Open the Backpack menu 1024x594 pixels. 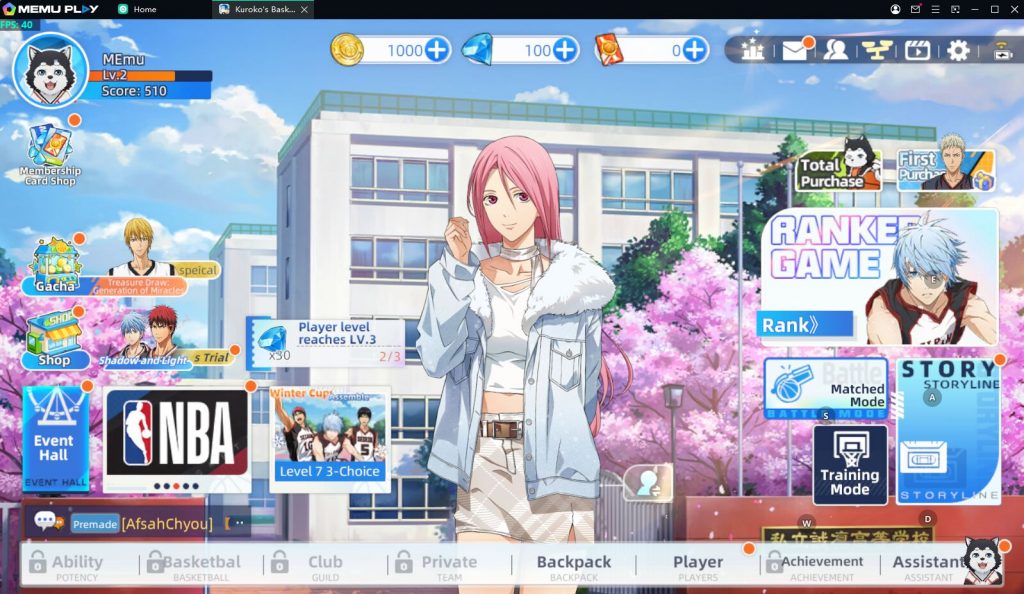click(x=574, y=565)
